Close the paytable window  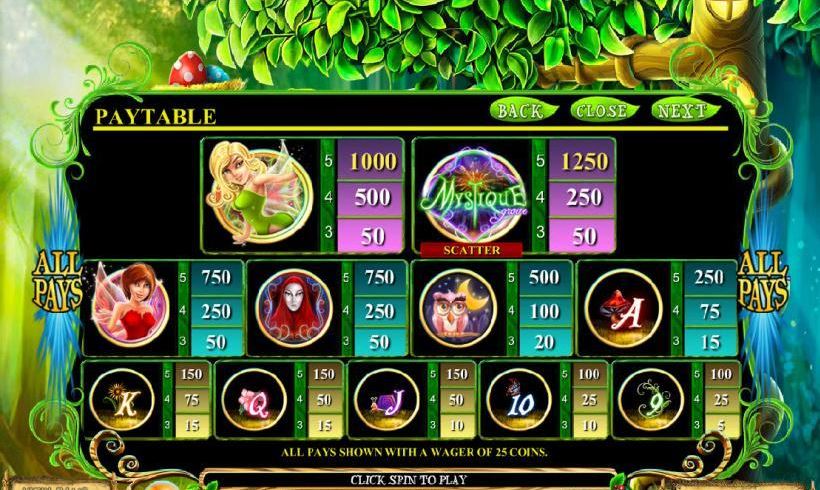[x=602, y=111]
